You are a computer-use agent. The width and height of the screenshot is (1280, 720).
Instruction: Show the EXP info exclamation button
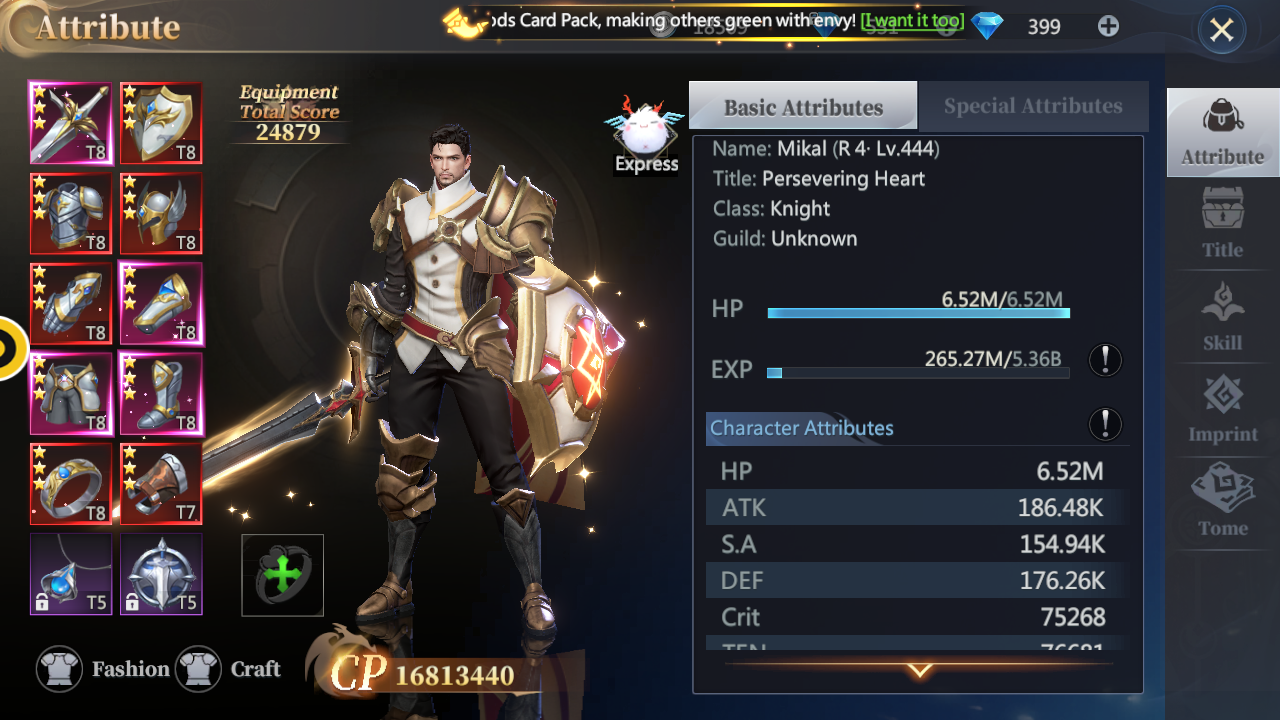coord(1105,360)
